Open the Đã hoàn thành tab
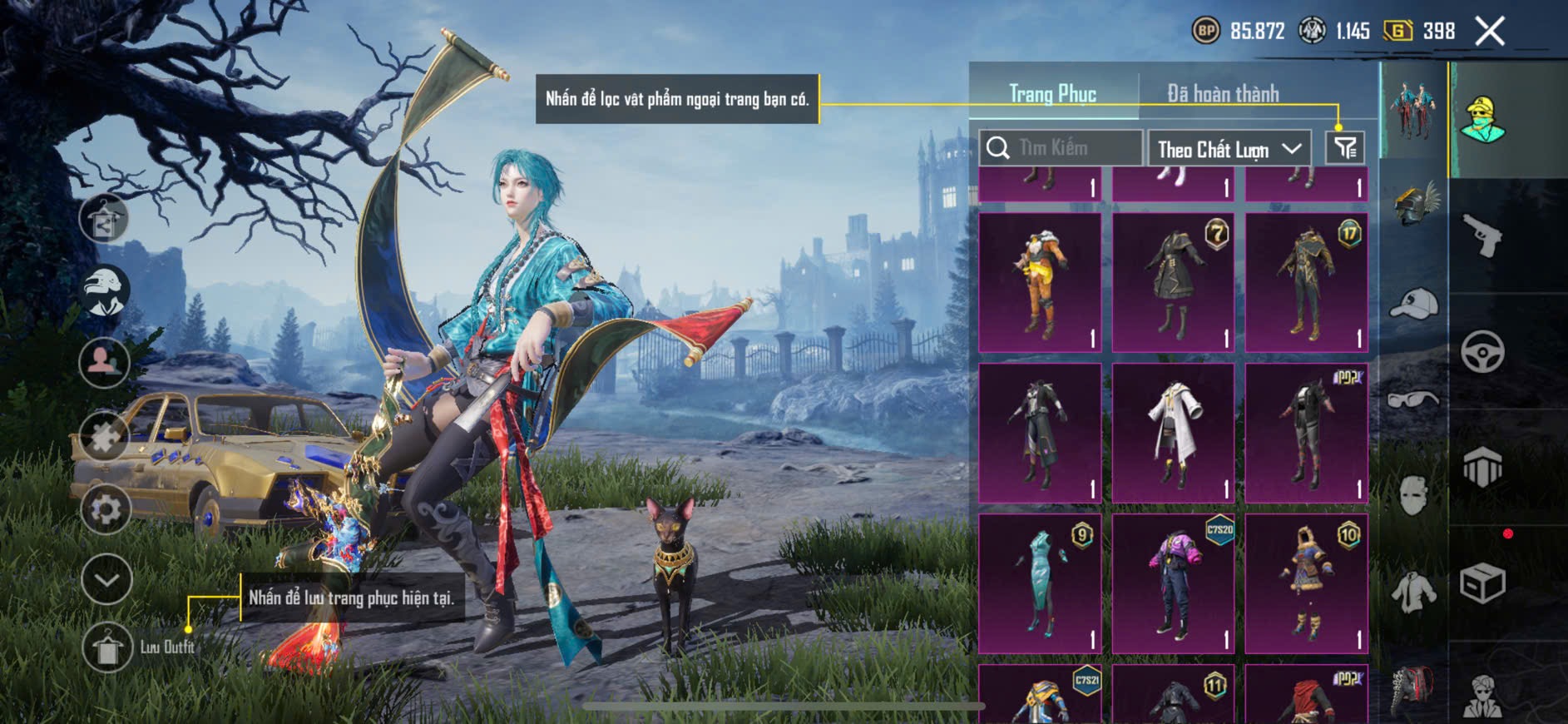This screenshot has width=1568, height=724. 1222,93
